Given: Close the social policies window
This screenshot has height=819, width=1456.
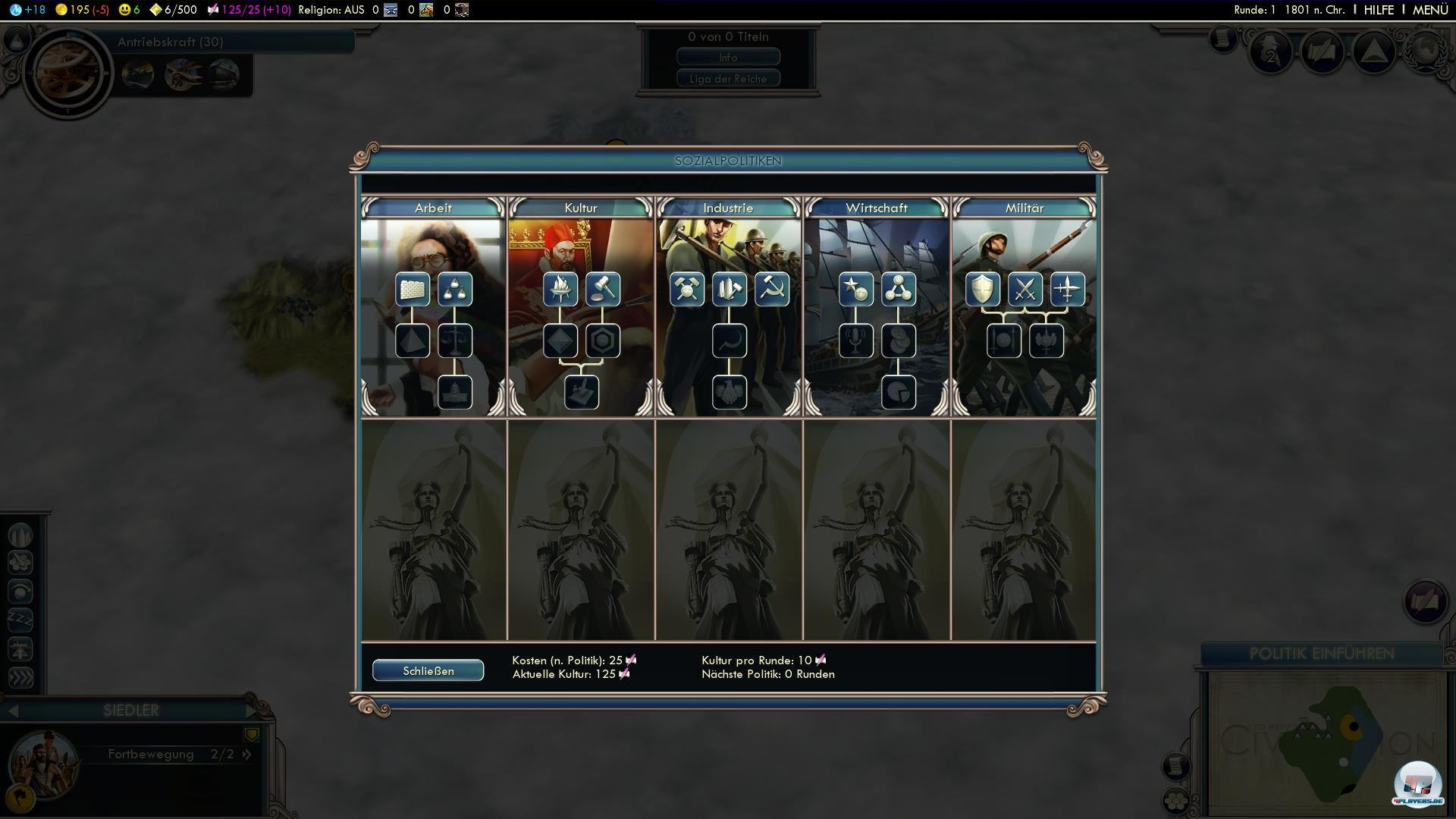Looking at the screenshot, I should [x=428, y=670].
